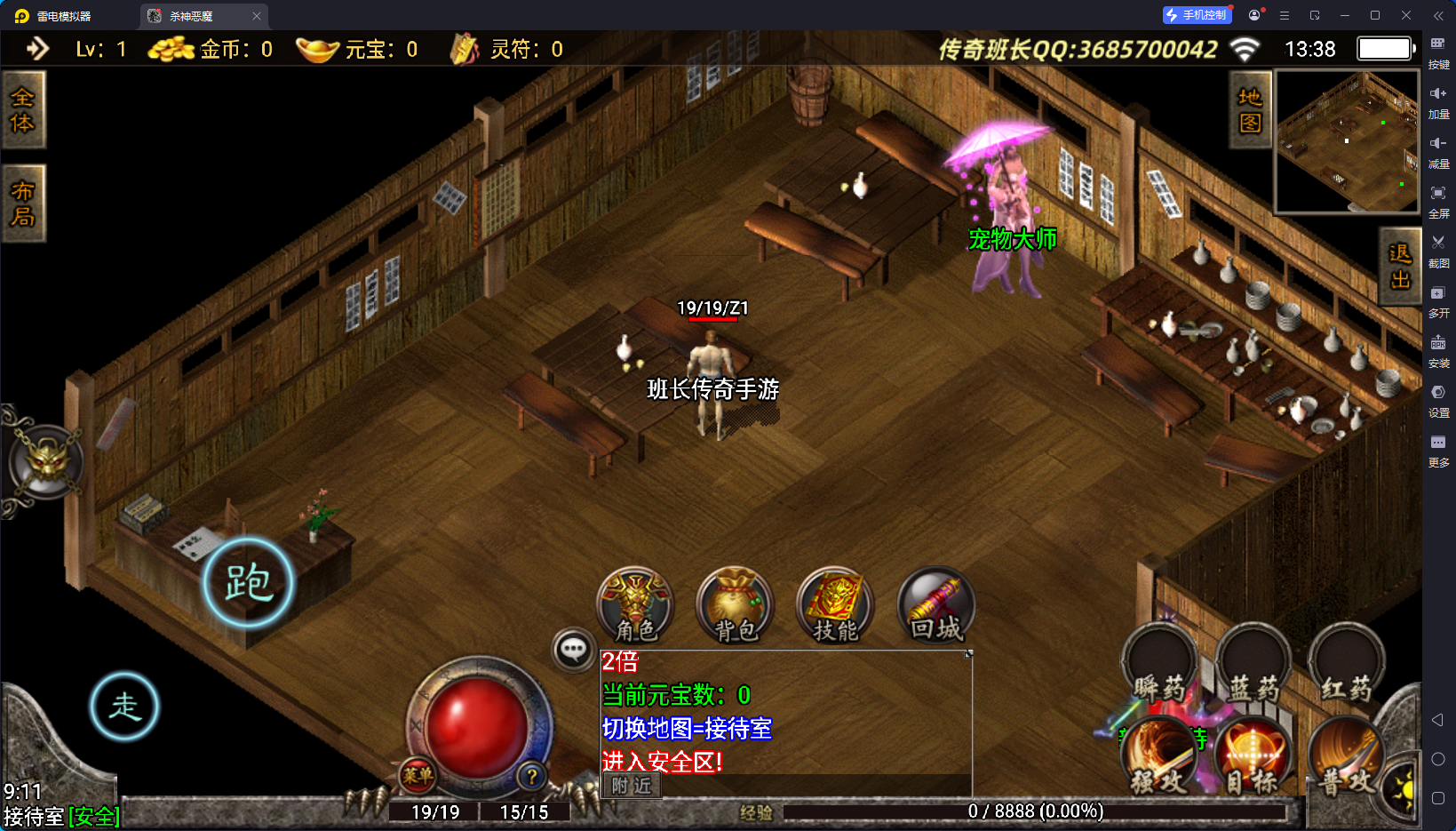Switch movement to 跑 run mode
1456x831 pixels.
click(x=248, y=583)
